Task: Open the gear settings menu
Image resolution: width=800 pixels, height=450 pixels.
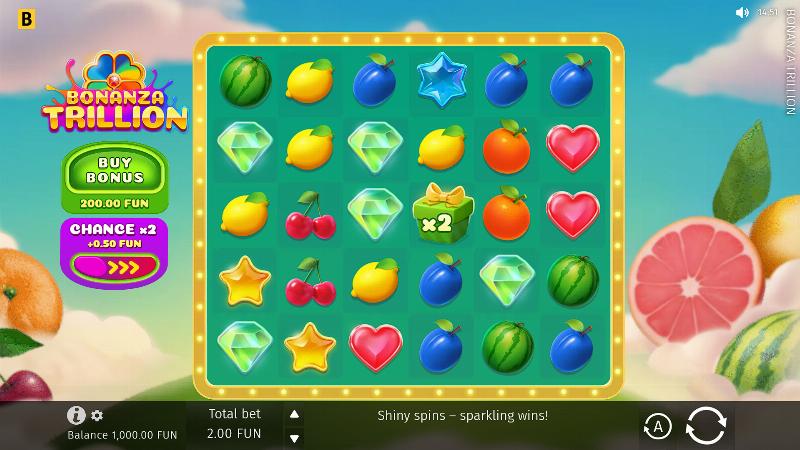Action: (x=97, y=415)
